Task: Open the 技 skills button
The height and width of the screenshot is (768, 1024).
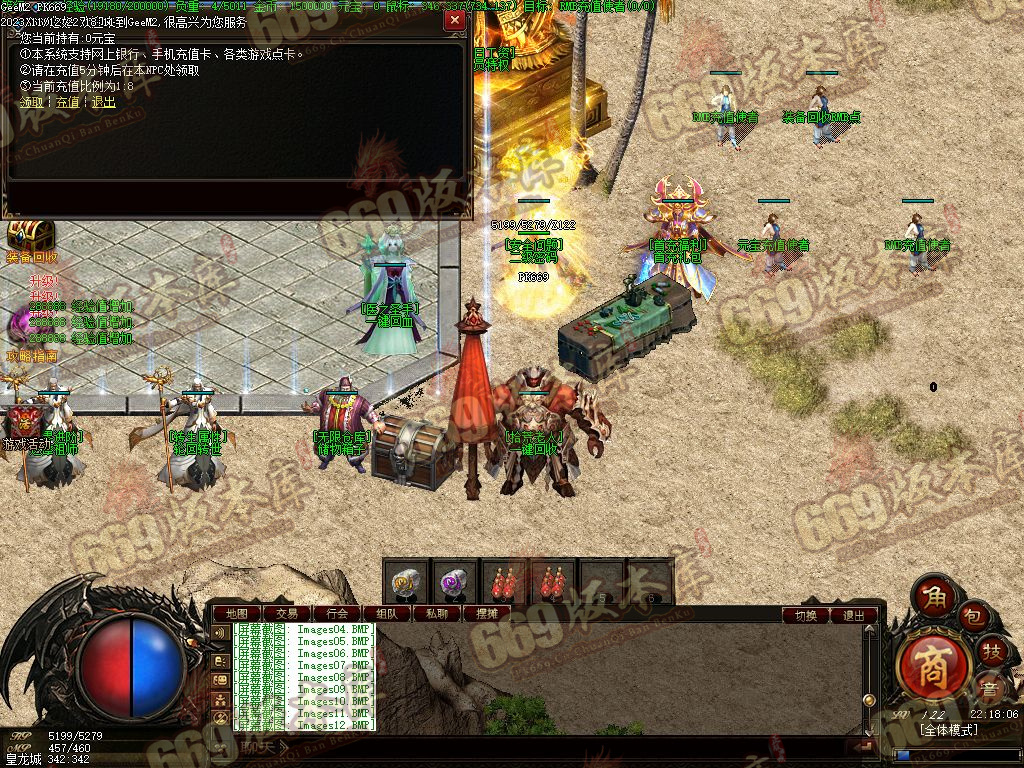Action: pos(992,652)
